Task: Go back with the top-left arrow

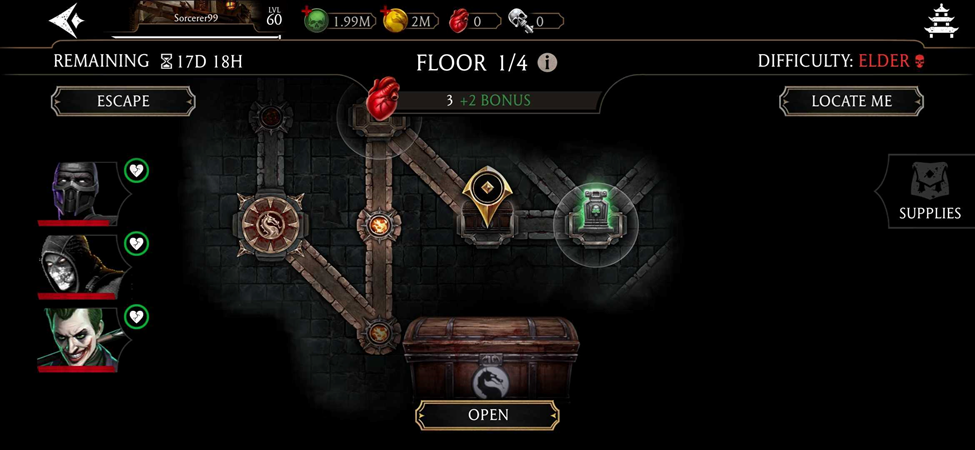Action: [66, 20]
